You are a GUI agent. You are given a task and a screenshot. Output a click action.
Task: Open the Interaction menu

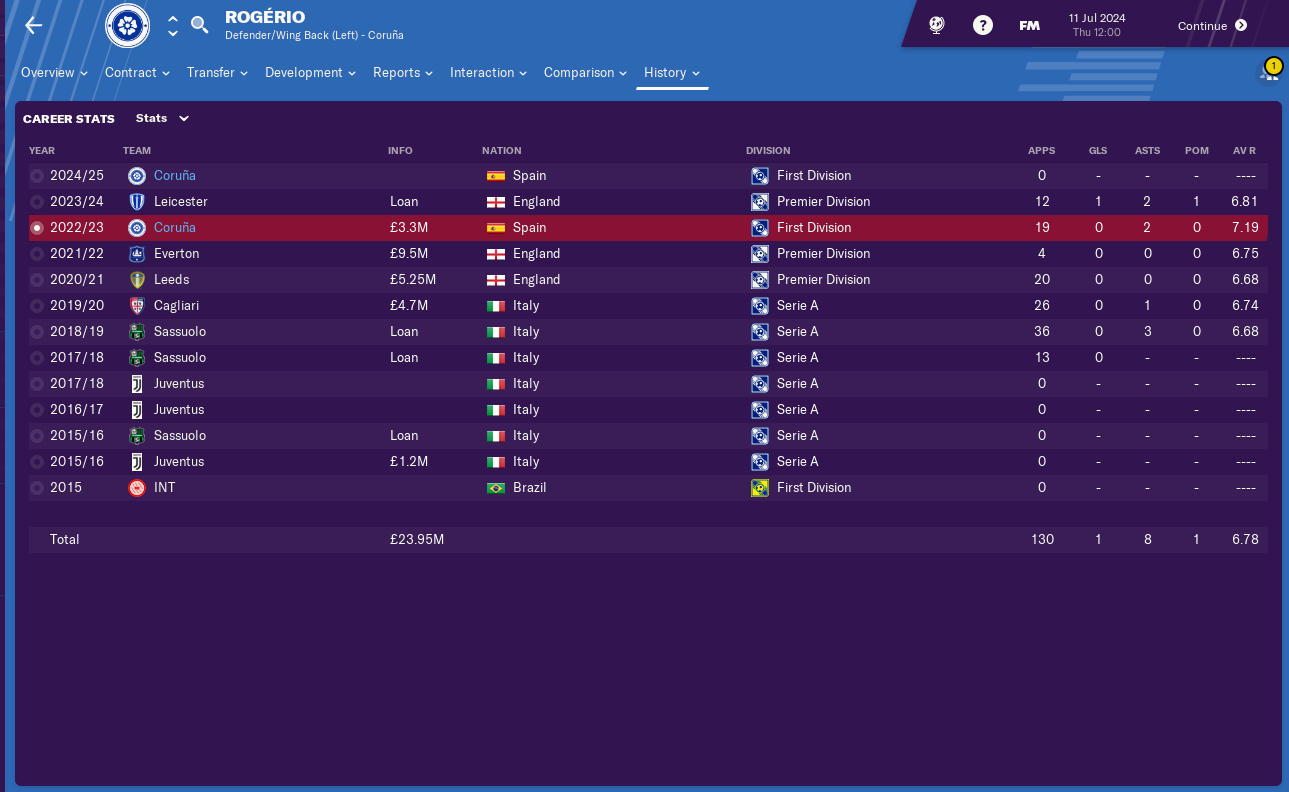click(488, 73)
